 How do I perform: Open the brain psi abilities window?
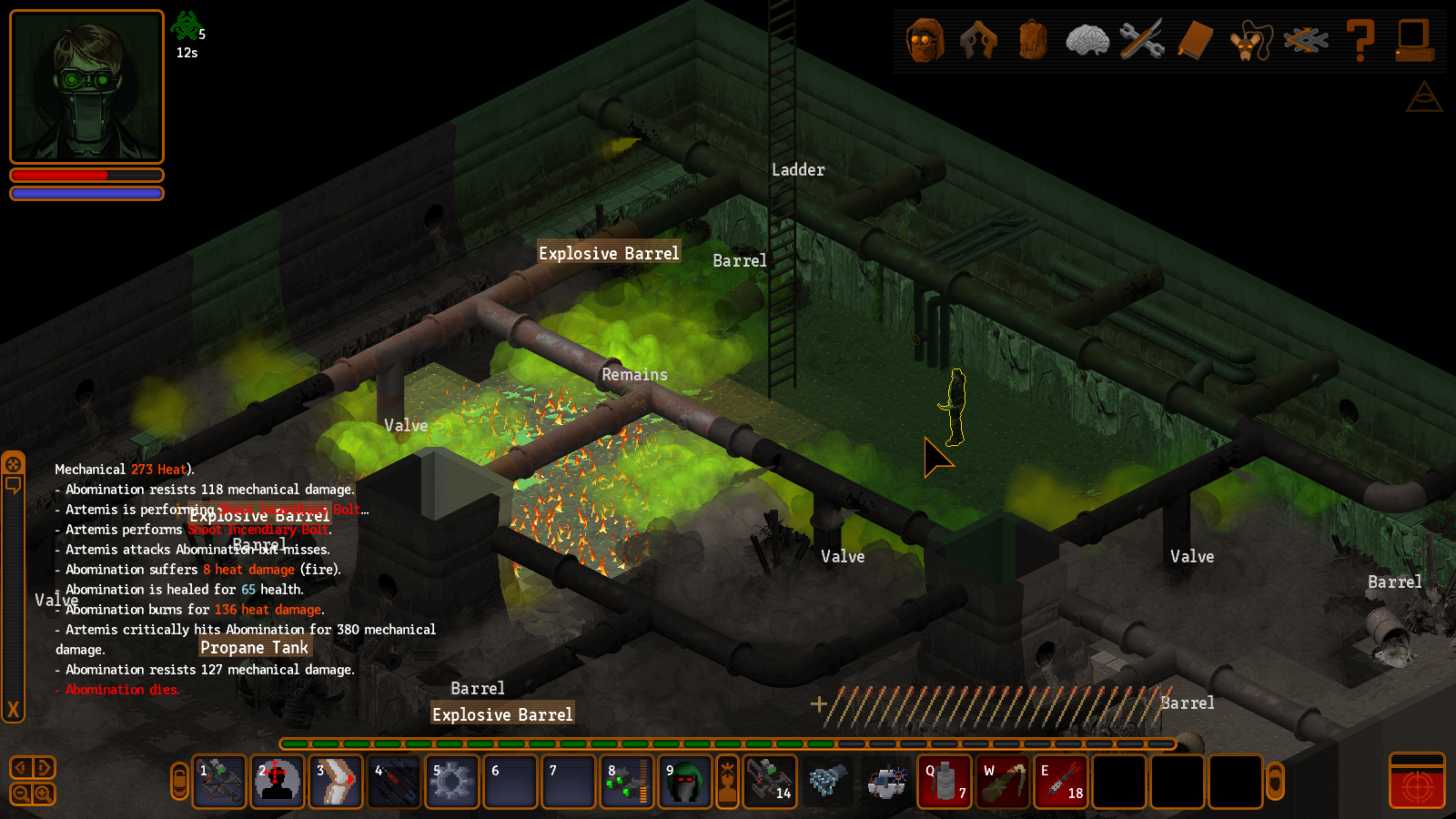pos(1087,41)
